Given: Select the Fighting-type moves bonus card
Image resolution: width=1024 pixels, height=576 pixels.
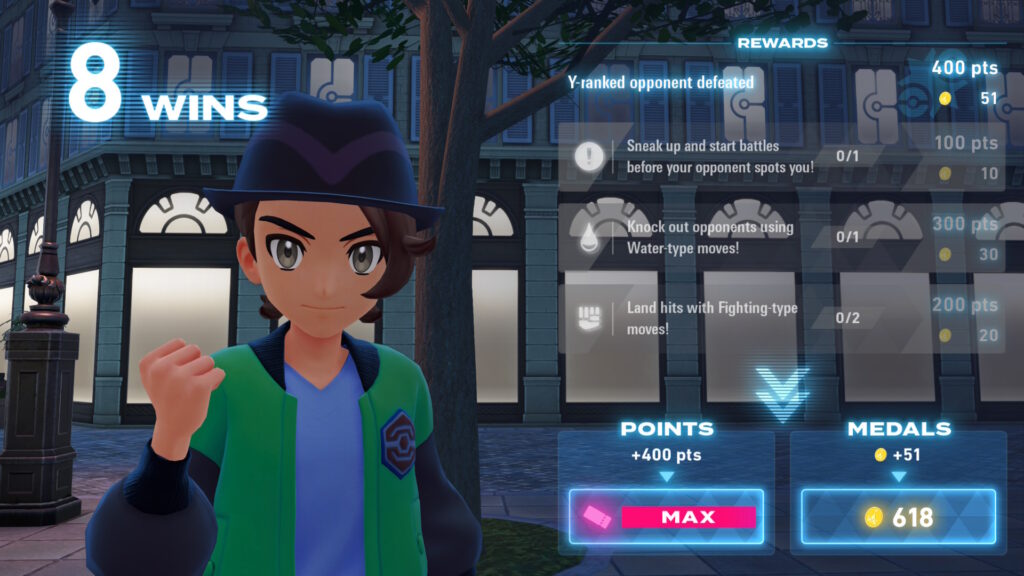Looking at the screenshot, I should (780, 318).
